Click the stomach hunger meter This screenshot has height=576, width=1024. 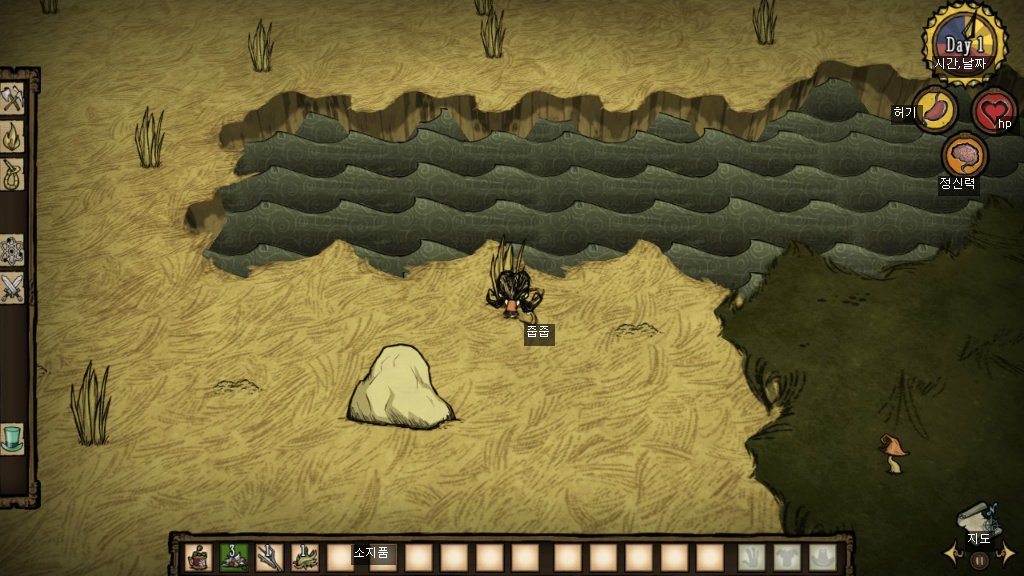click(x=936, y=108)
